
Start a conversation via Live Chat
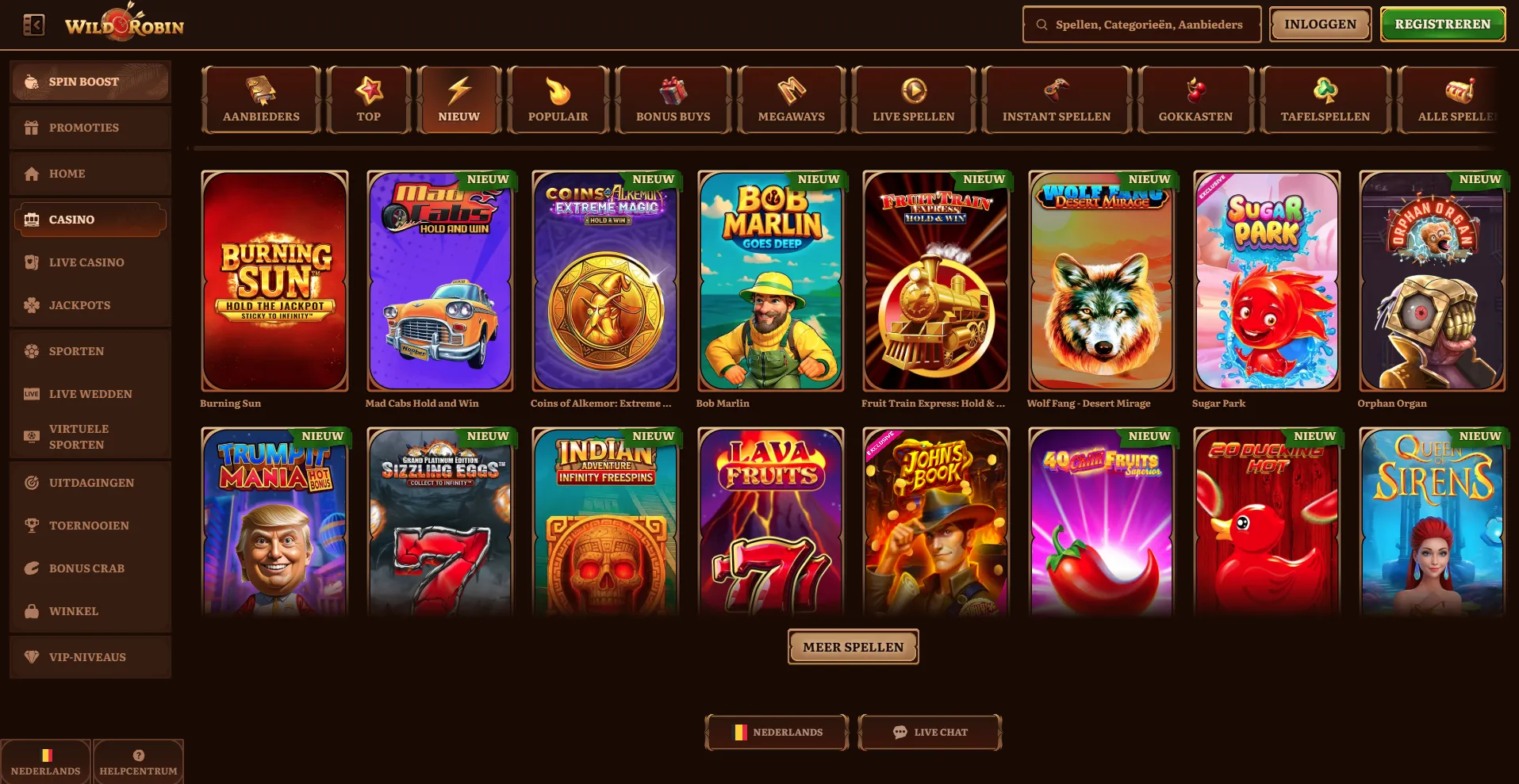pos(929,732)
